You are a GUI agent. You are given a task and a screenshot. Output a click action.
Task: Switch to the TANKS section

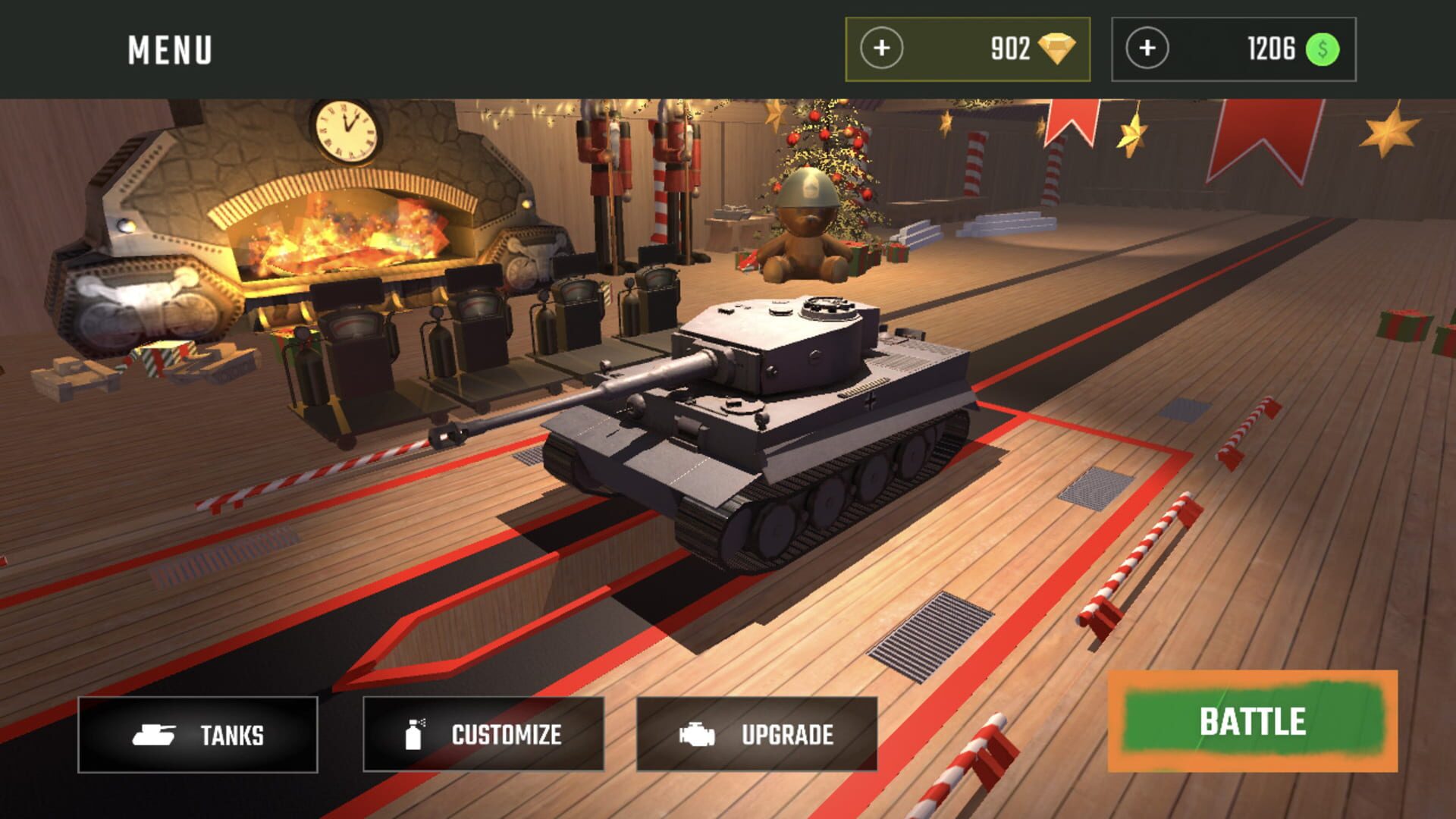(x=197, y=734)
